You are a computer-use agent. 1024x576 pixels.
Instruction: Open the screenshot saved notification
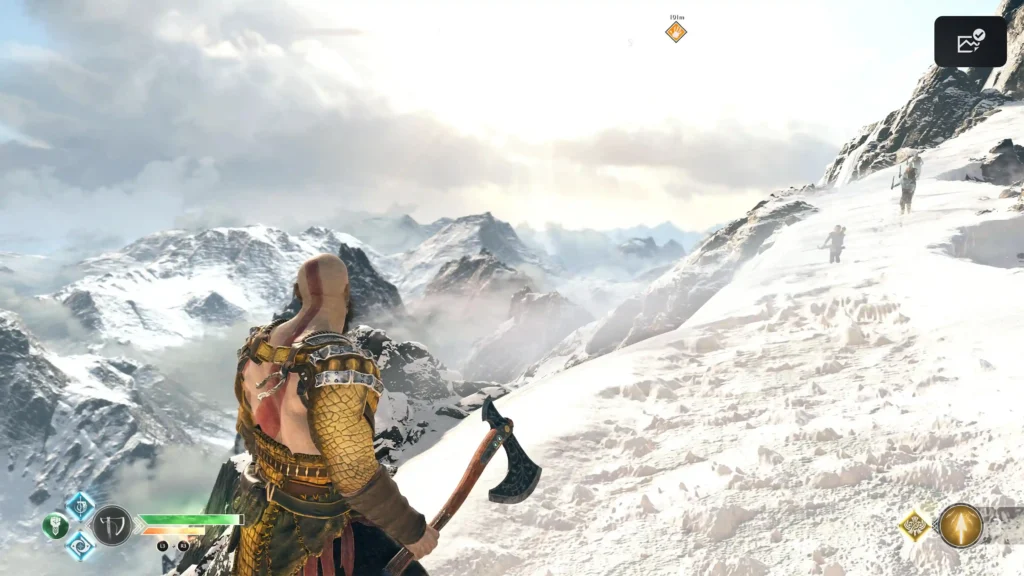969,42
